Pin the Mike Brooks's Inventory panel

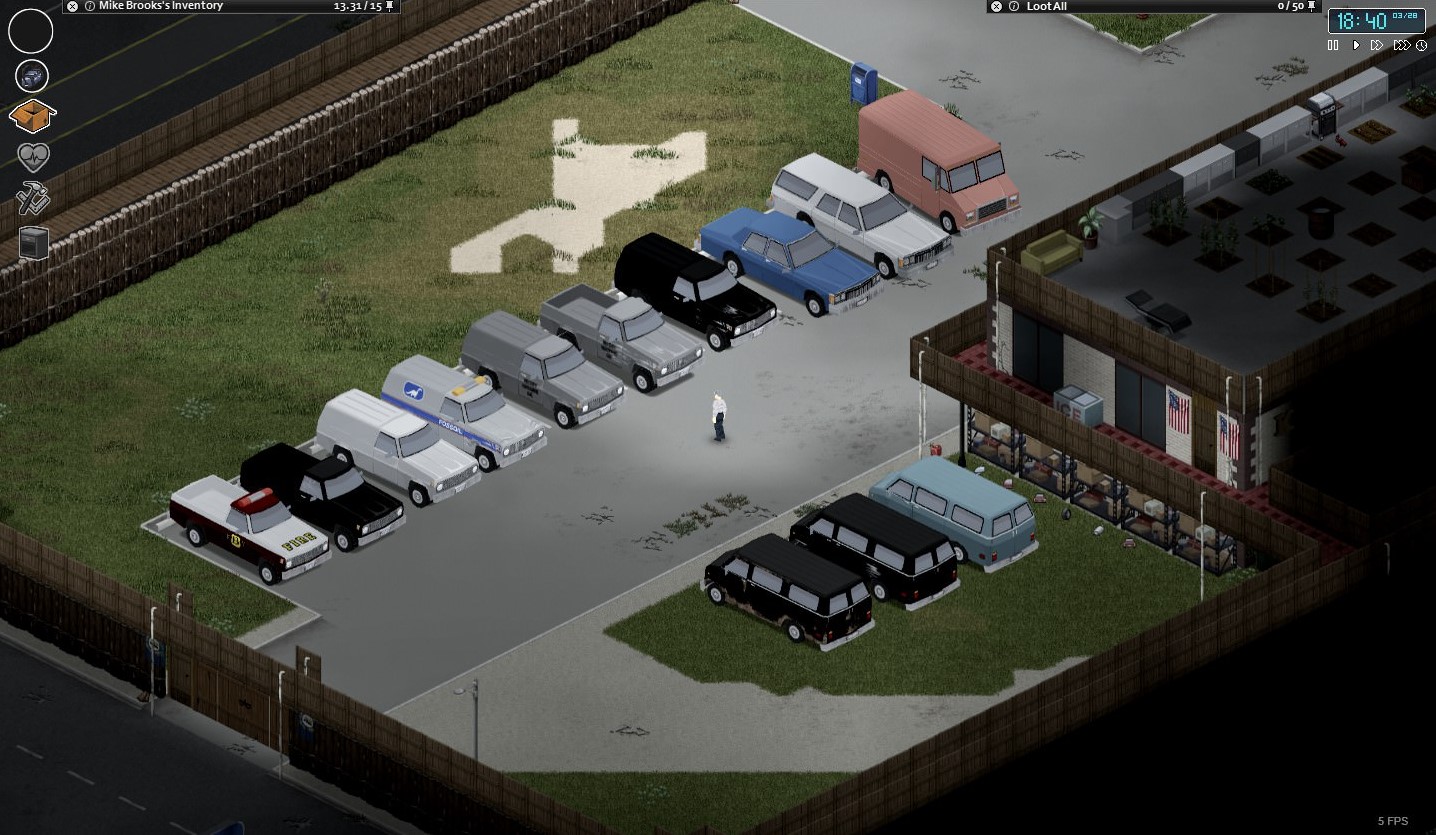(387, 6)
